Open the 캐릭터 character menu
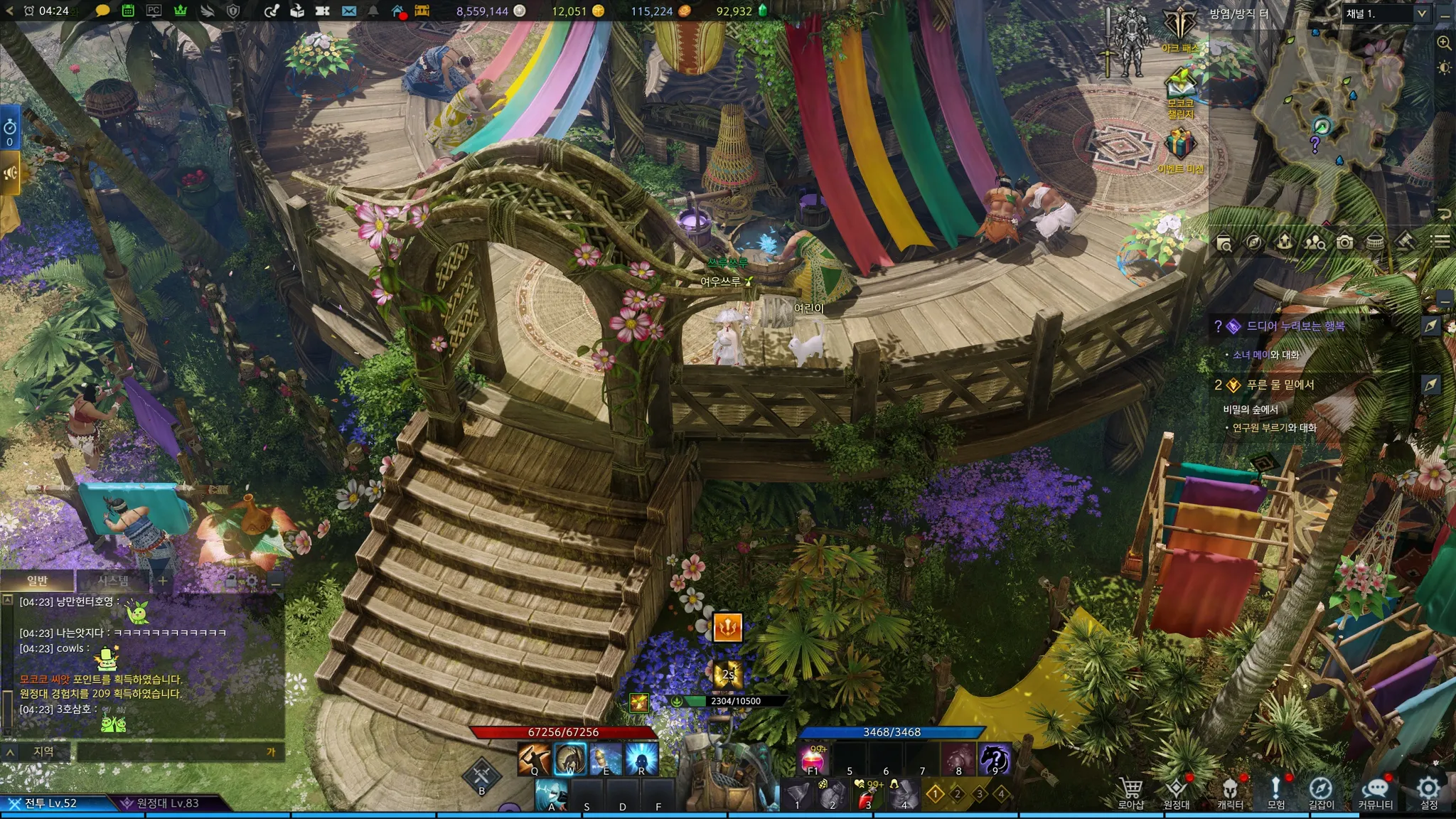Image resolution: width=1456 pixels, height=819 pixels. [x=1230, y=790]
